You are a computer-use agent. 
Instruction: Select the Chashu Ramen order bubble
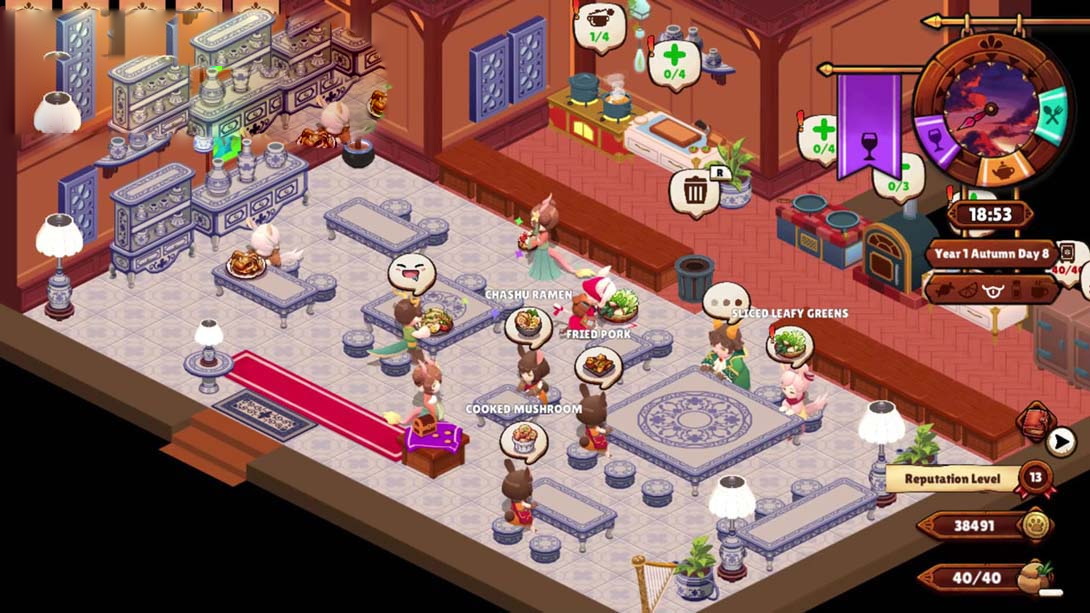click(528, 325)
